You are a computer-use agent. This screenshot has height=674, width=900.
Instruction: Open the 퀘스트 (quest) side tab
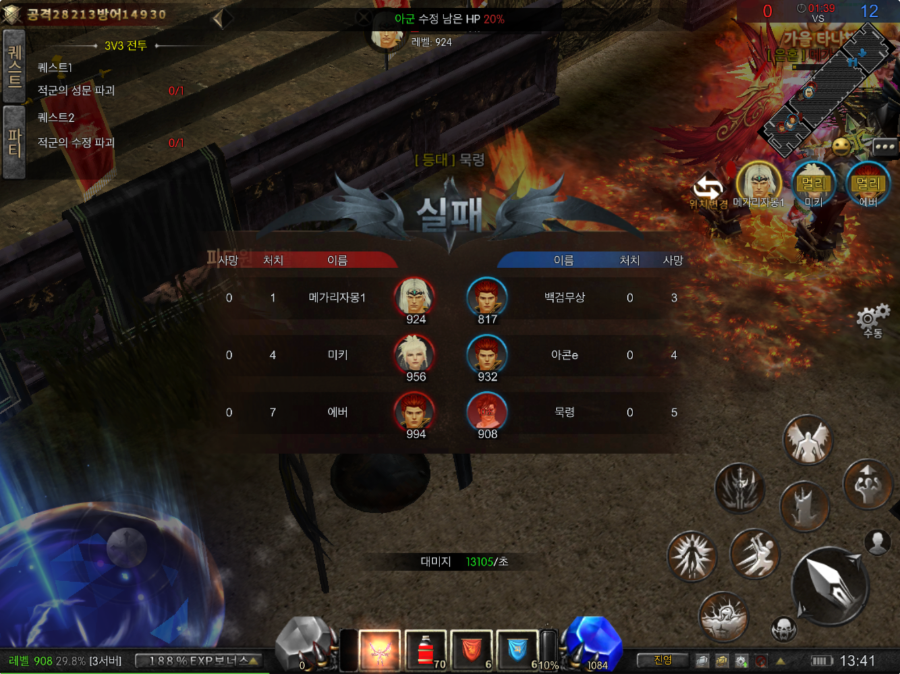pyautogui.click(x=14, y=66)
